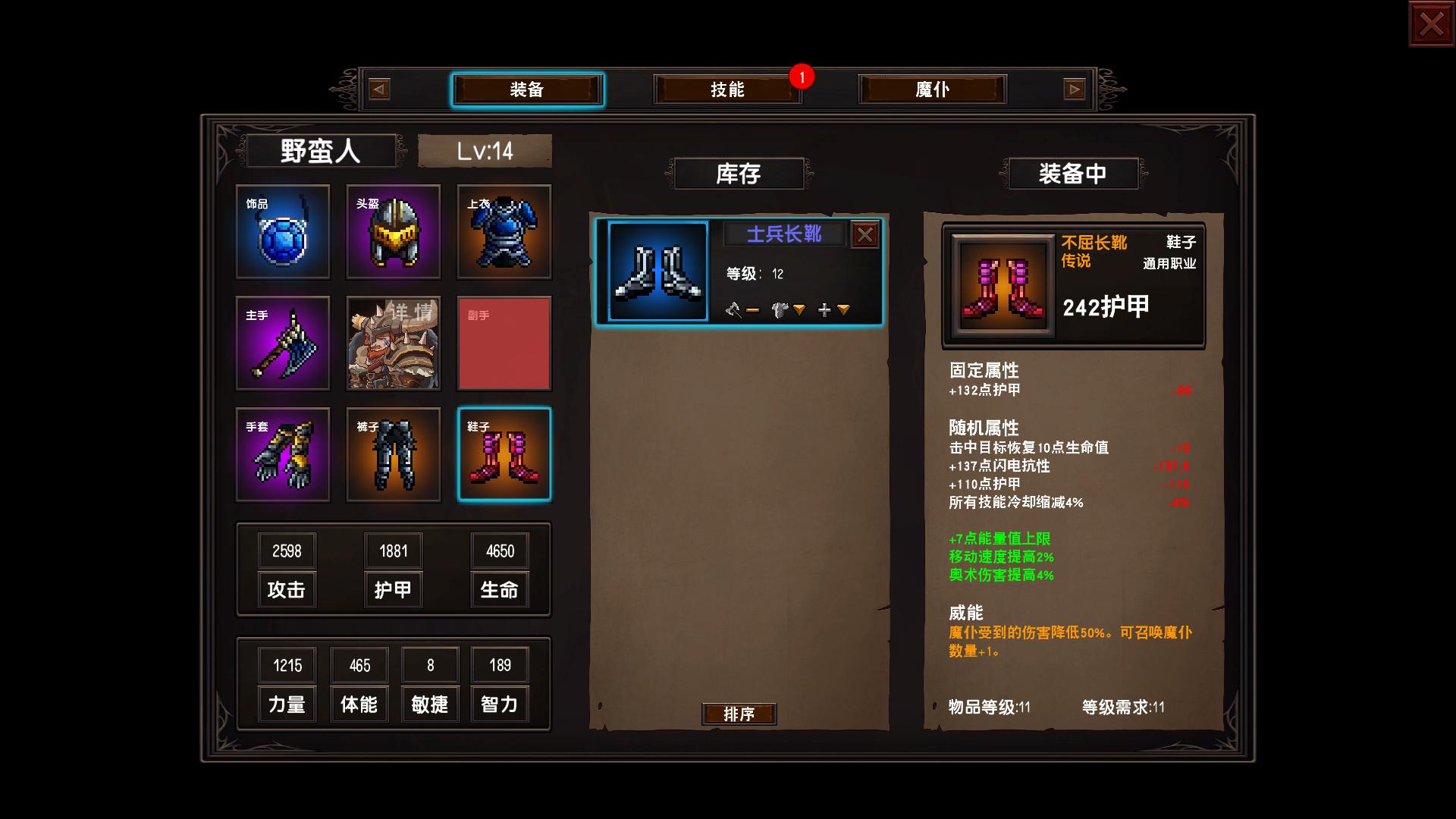Click the Lv:14 level display
This screenshot has height=819, width=1456.
coord(485,150)
